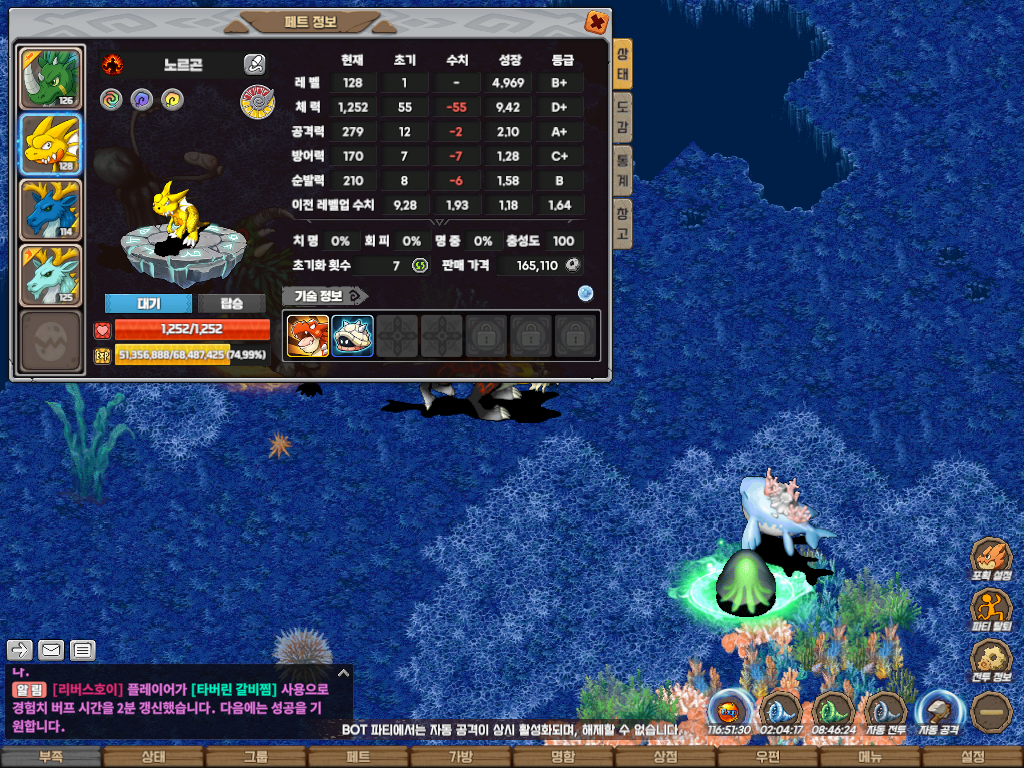Close the 페트 정보 pet info window

click(595, 21)
